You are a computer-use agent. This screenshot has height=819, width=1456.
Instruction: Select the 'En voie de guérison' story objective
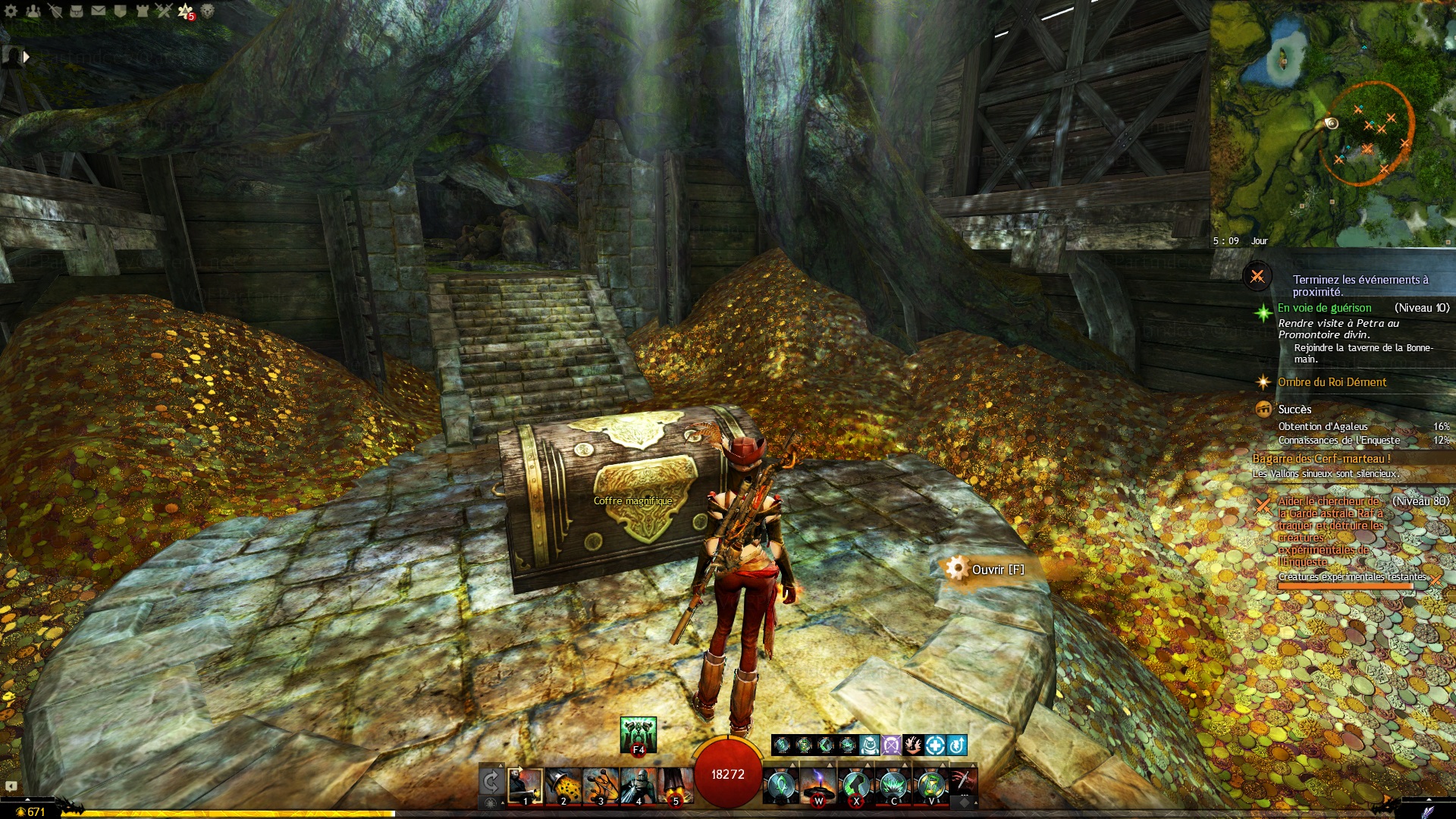(1324, 308)
